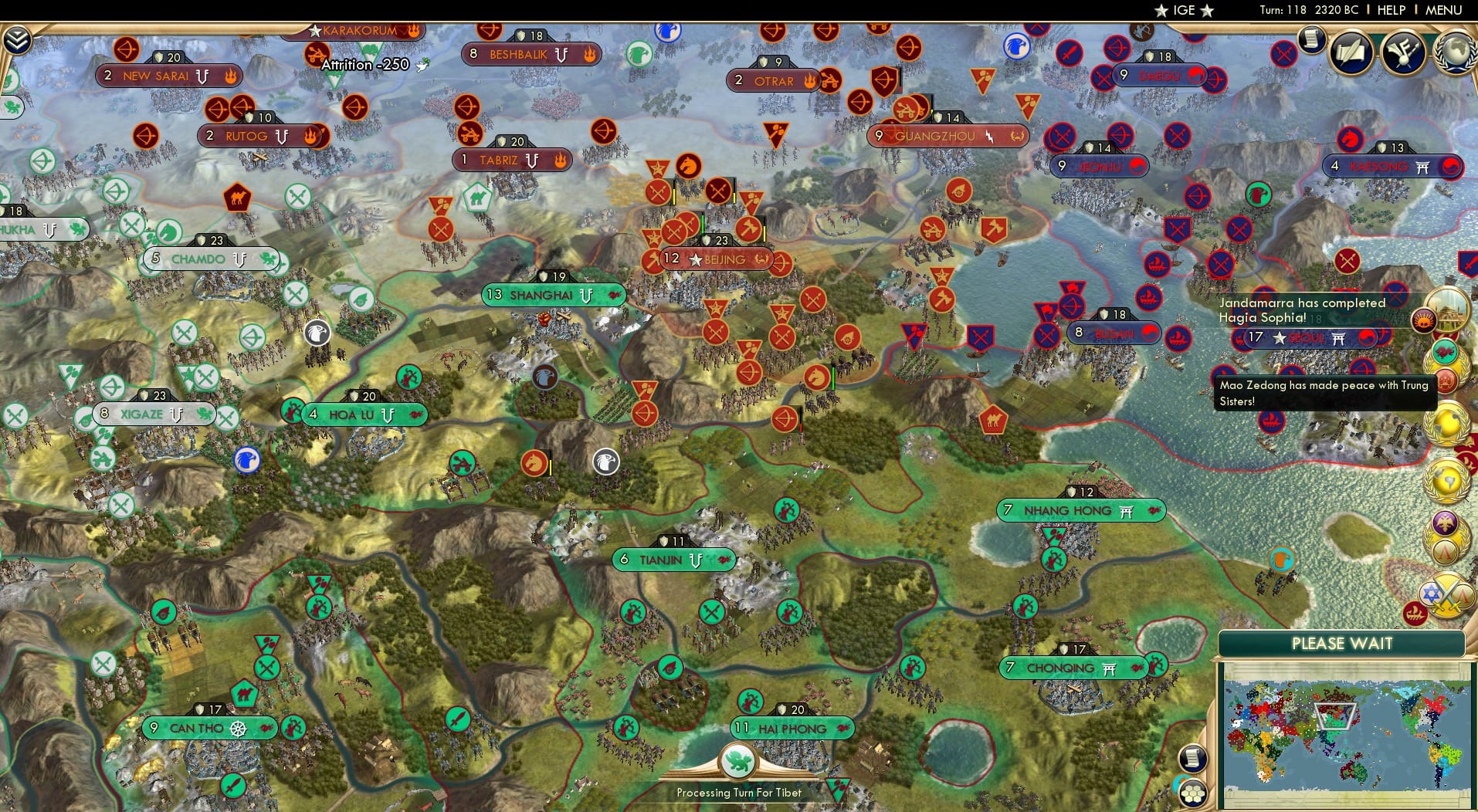Viewport: 1478px width, 812px height.
Task: Open the MENU option
Action: click(x=1442, y=10)
